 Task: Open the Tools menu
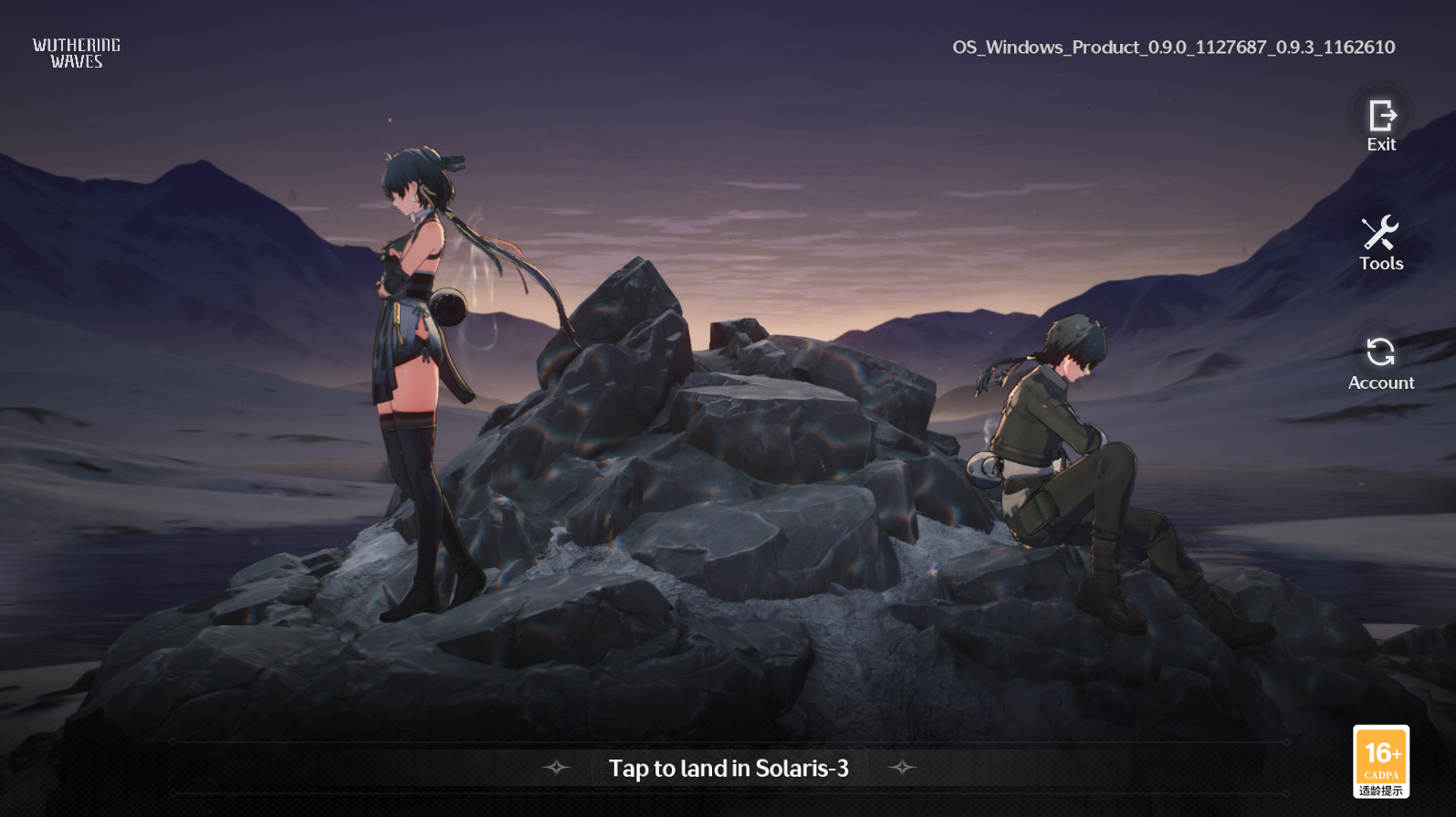coord(1380,242)
